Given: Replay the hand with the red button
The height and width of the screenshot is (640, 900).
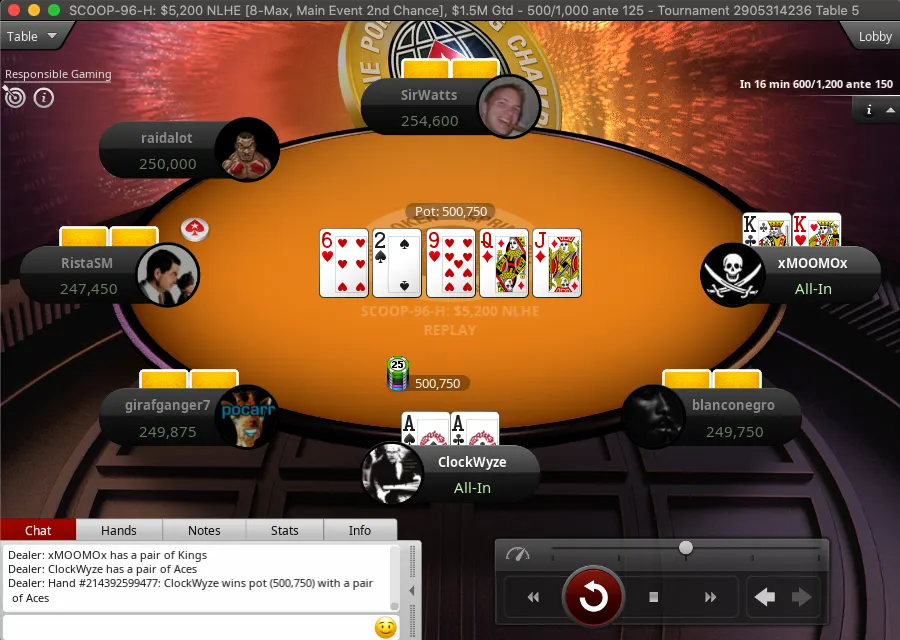Looking at the screenshot, I should 593,597.
